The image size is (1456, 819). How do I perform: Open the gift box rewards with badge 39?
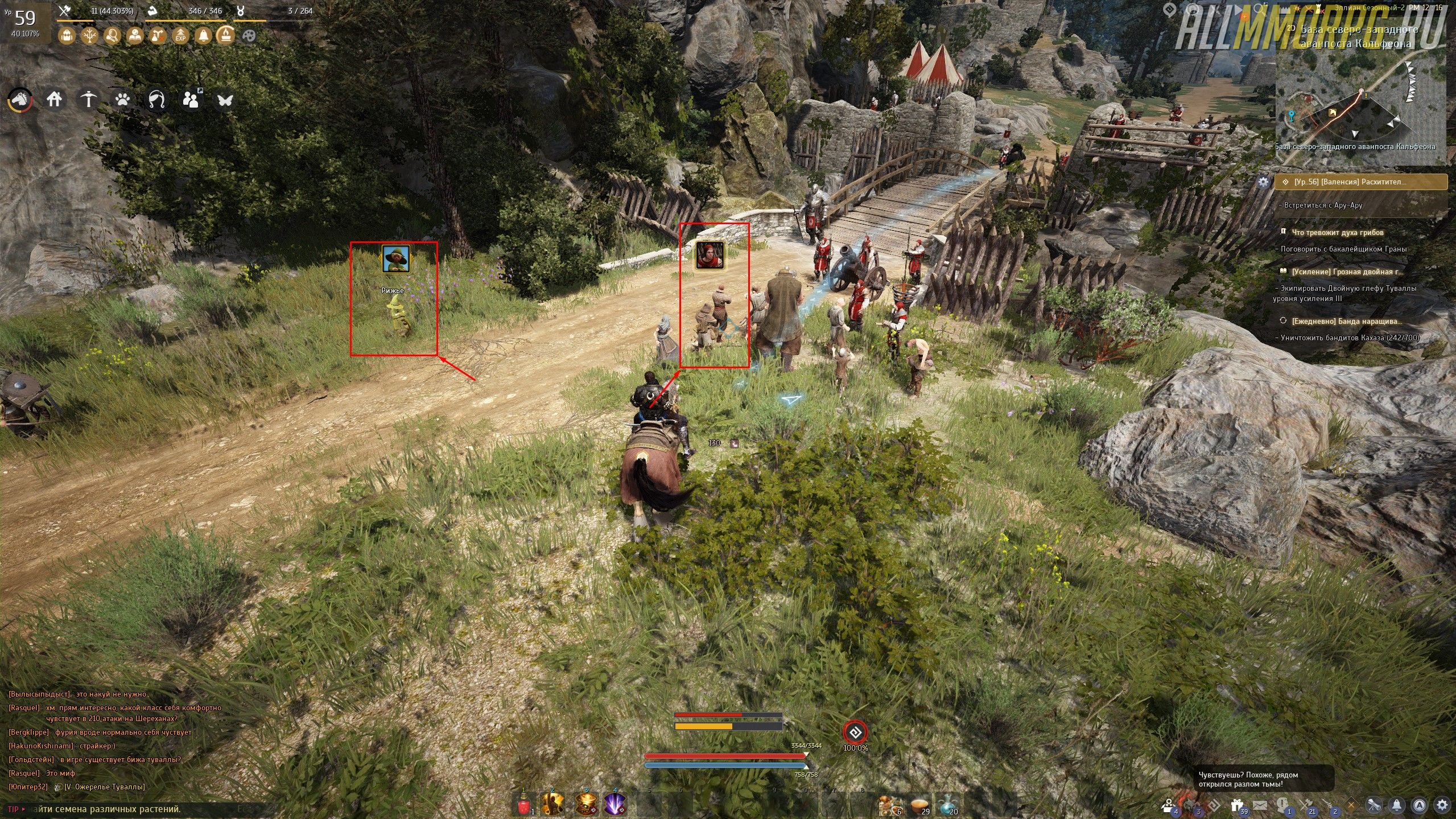click(1236, 805)
